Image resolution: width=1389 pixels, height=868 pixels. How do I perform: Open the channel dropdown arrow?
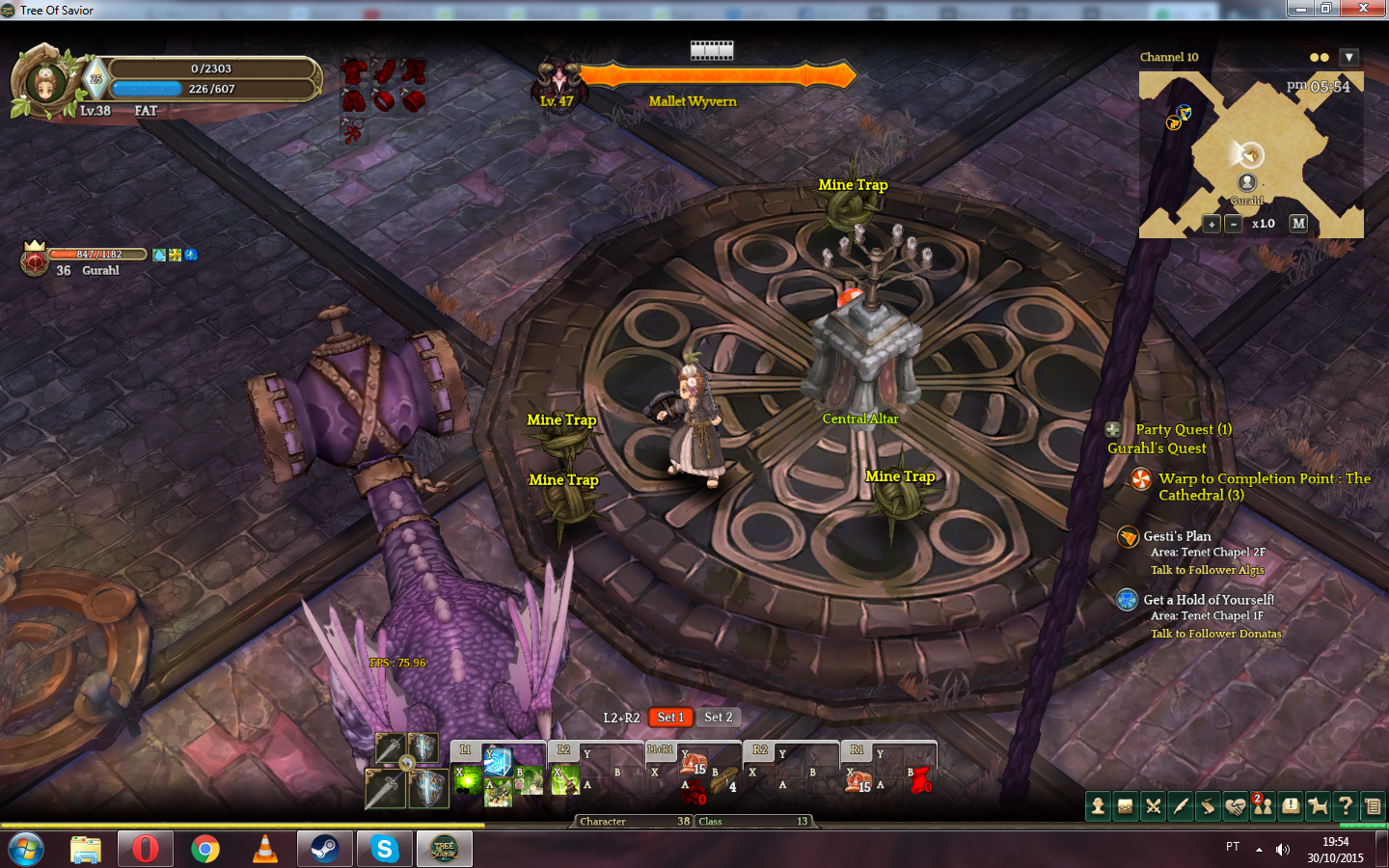(1348, 58)
